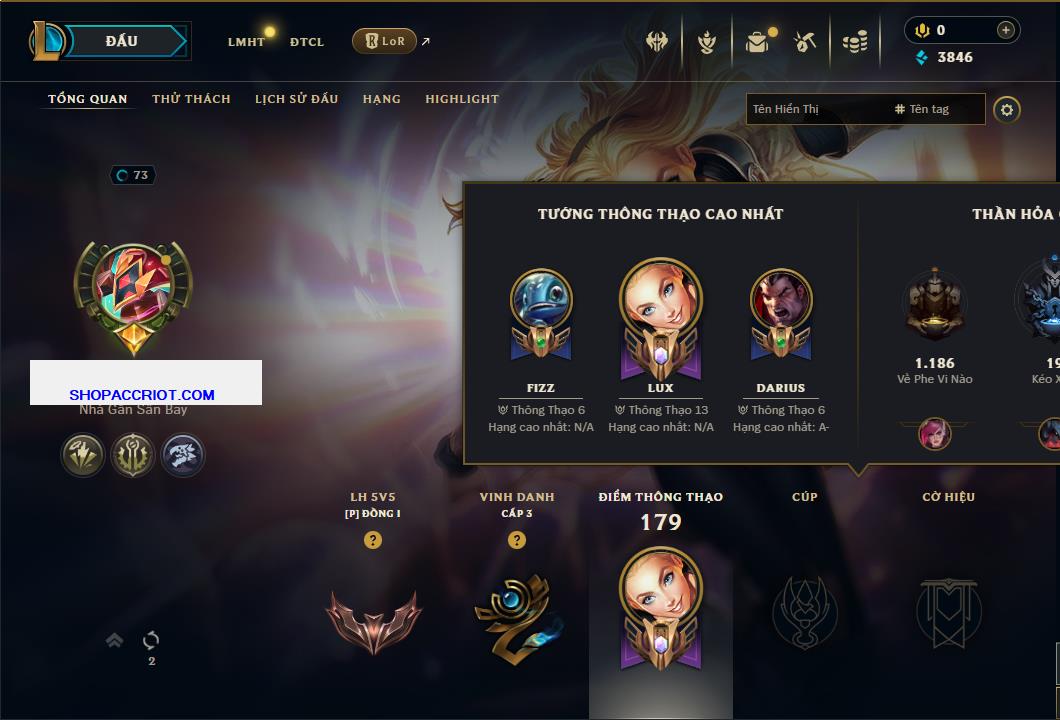Screen dimensions: 1060x720
Task: Open the store coins icon
Action: (x=854, y=42)
